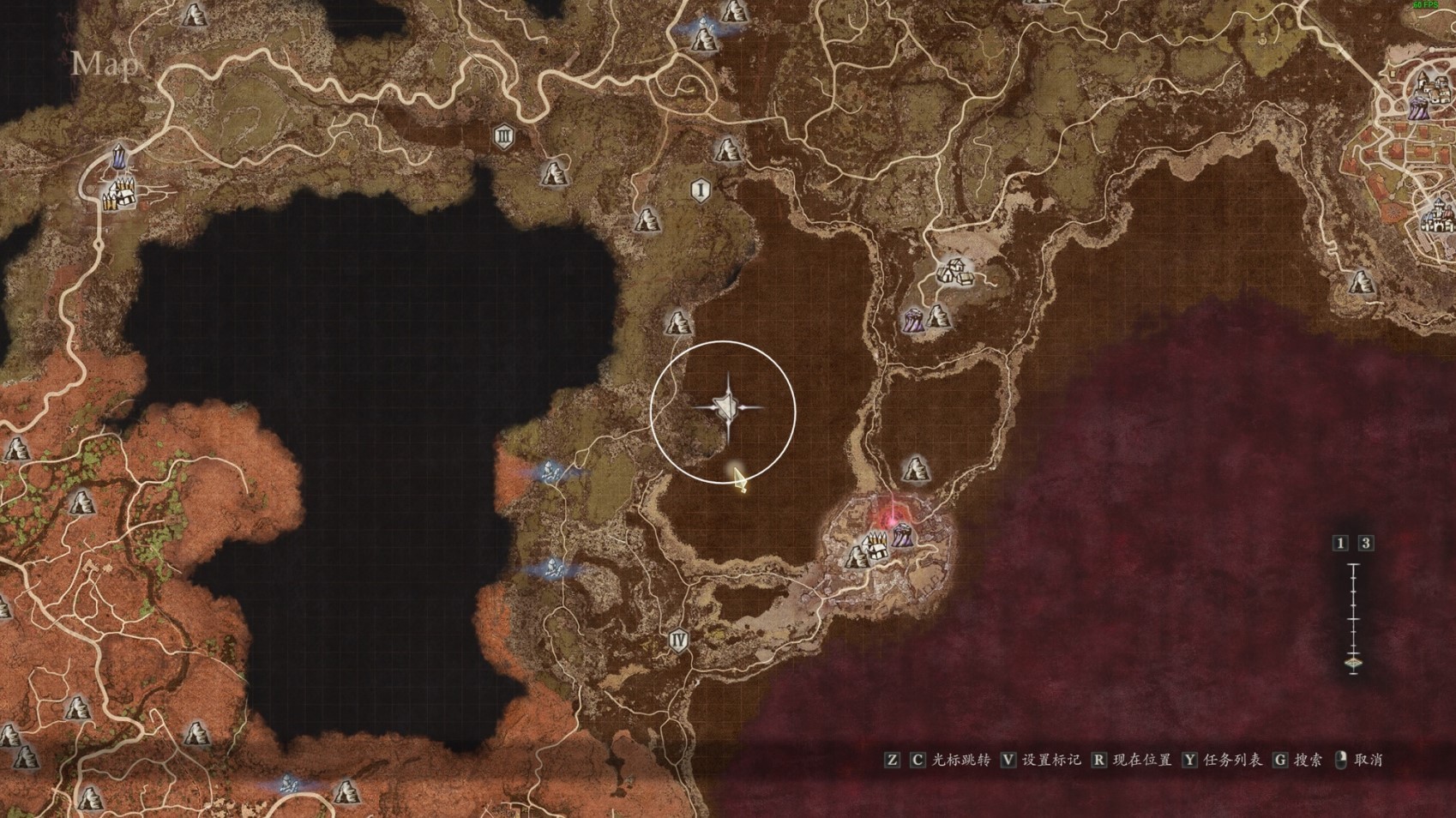Screen dimensions: 1456x818
Task: Select the village houses icon
Action: [954, 272]
